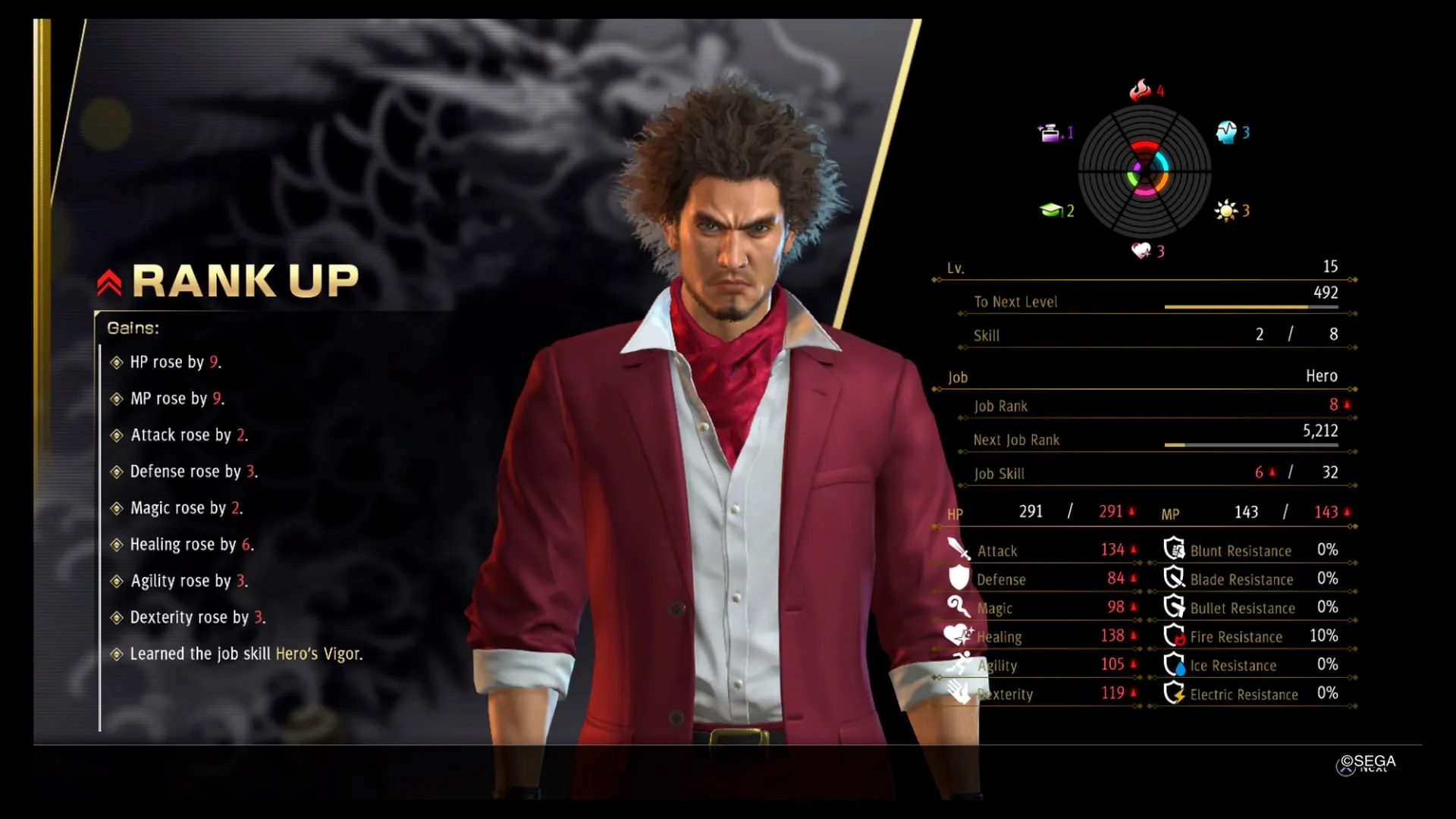Choose the purple perfume bottle Style icon
The image size is (1456, 819).
(1050, 133)
